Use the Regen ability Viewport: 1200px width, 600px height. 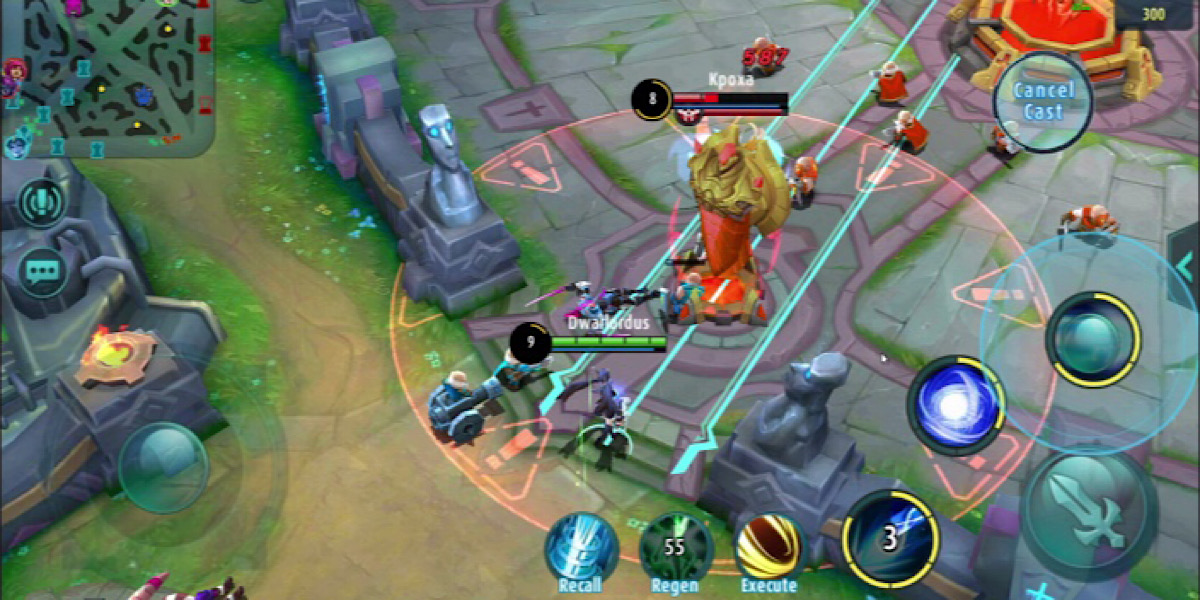coord(676,549)
